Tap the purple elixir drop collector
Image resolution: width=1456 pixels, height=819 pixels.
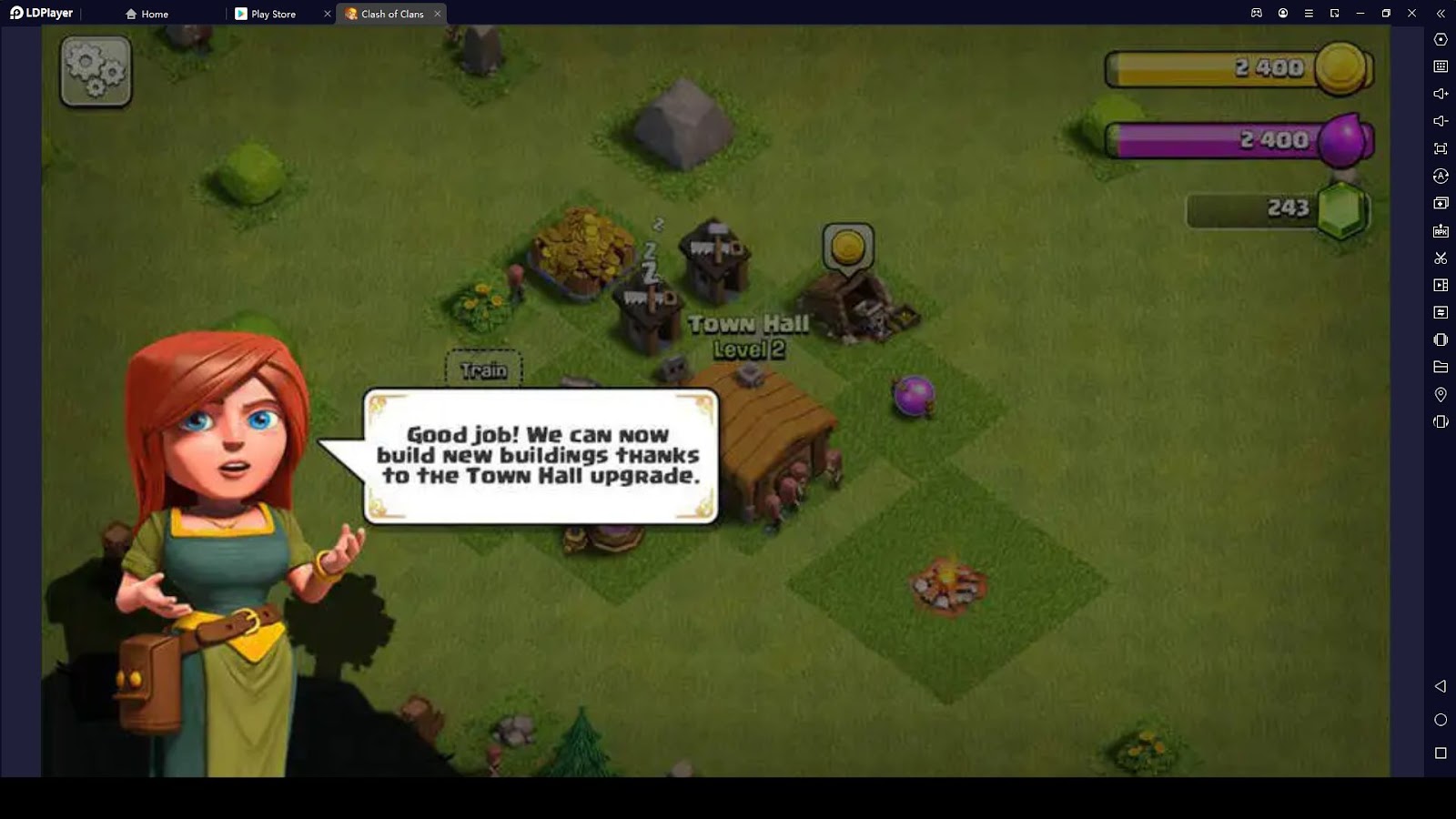[914, 396]
